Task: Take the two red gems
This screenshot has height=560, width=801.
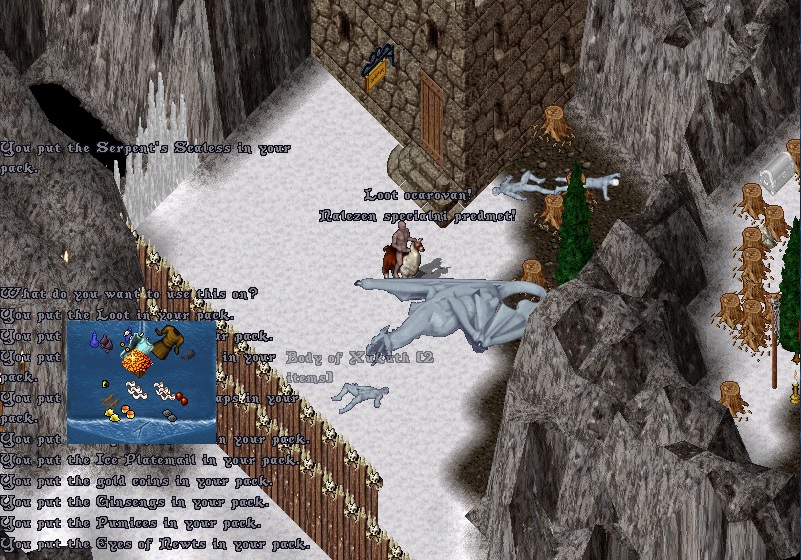Action: click(182, 398)
